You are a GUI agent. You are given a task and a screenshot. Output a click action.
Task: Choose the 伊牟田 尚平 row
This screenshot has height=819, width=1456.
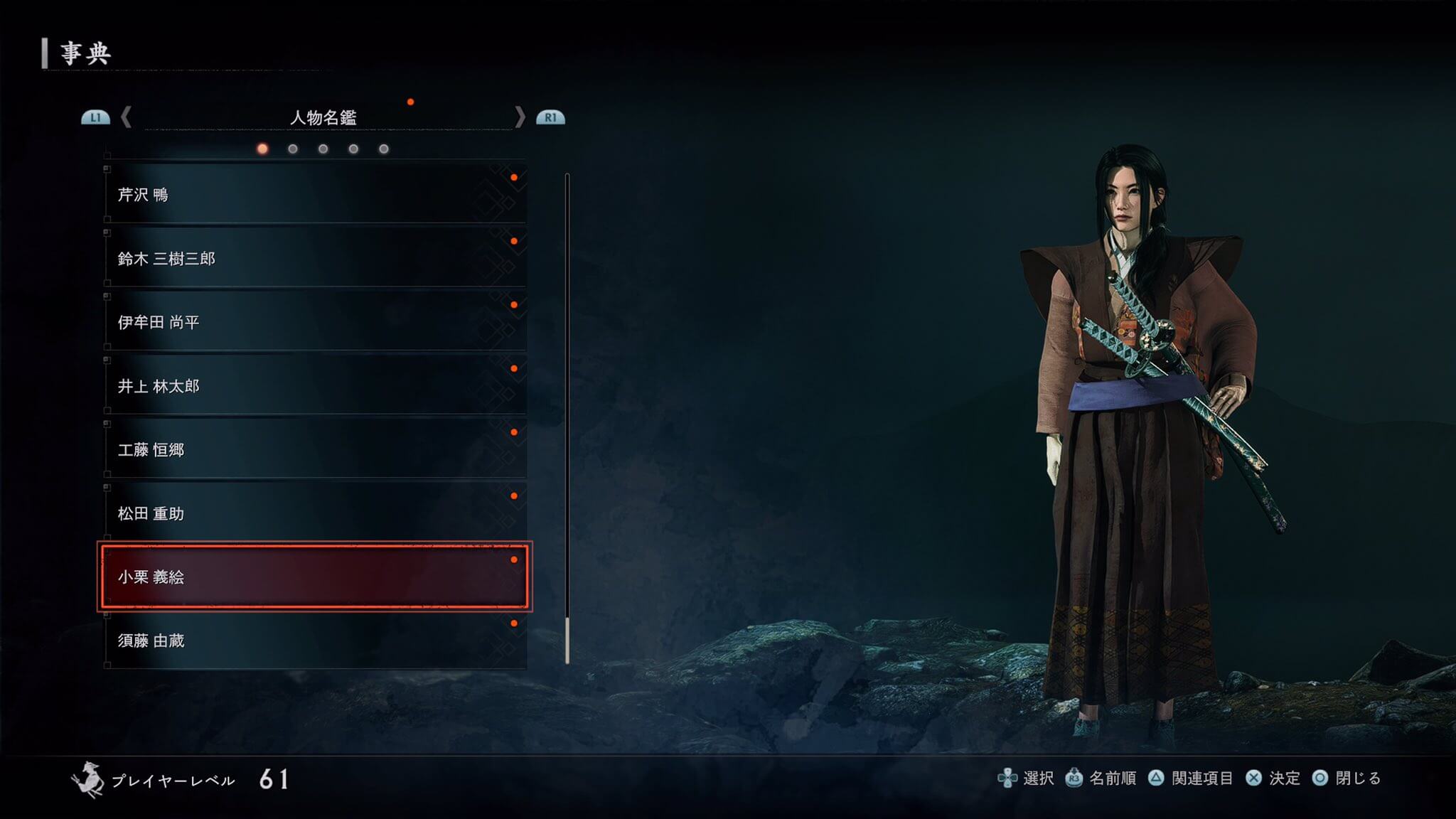315,322
